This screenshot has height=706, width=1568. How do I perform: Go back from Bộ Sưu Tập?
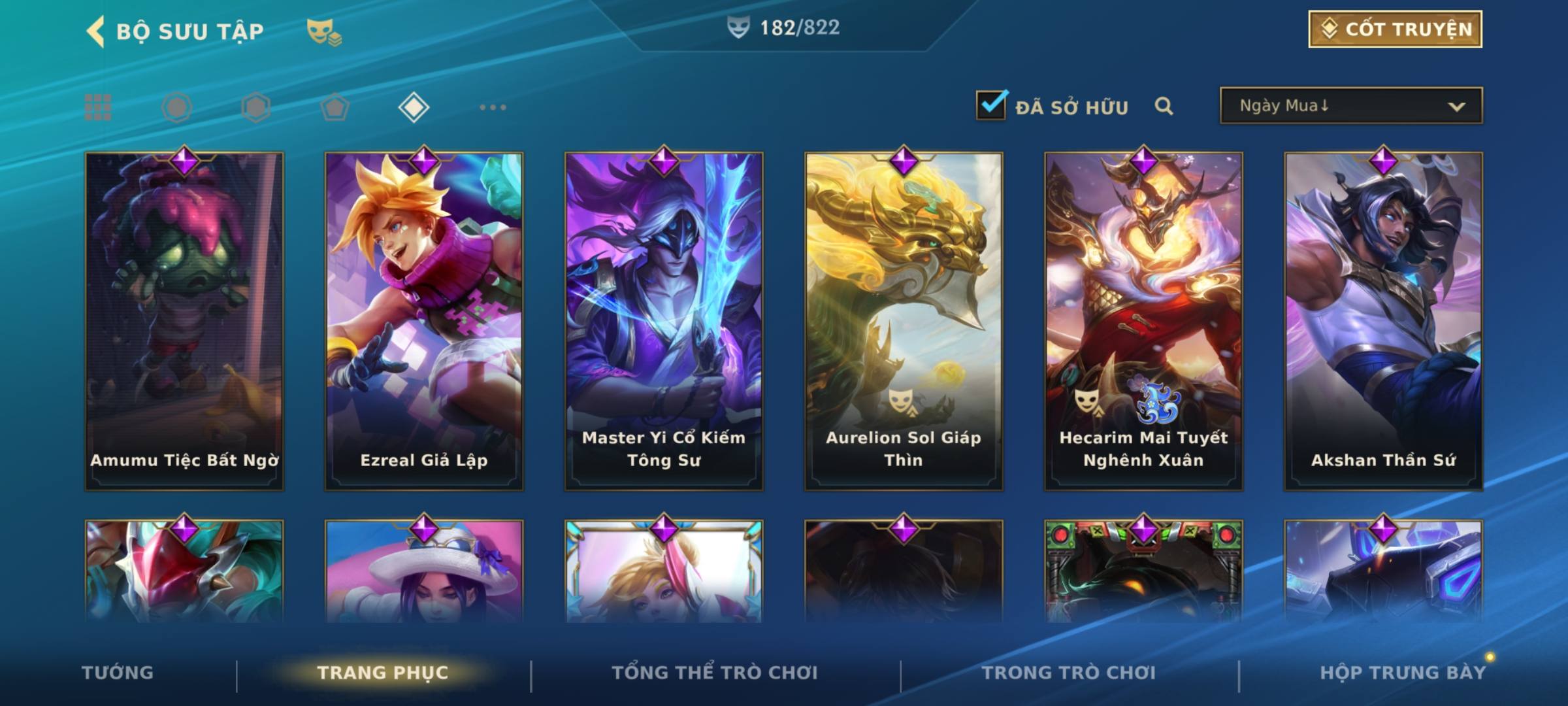tap(96, 31)
